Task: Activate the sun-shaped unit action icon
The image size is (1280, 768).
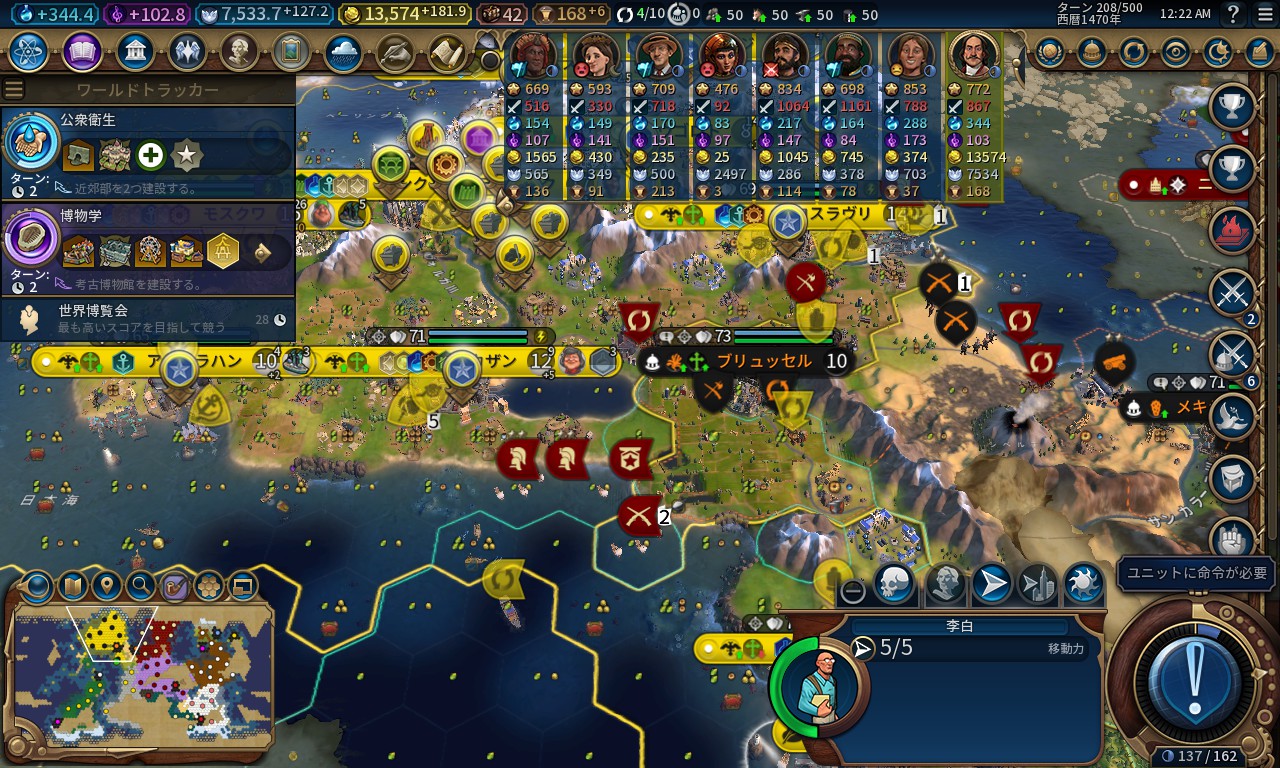Action: pyautogui.click(x=1082, y=584)
